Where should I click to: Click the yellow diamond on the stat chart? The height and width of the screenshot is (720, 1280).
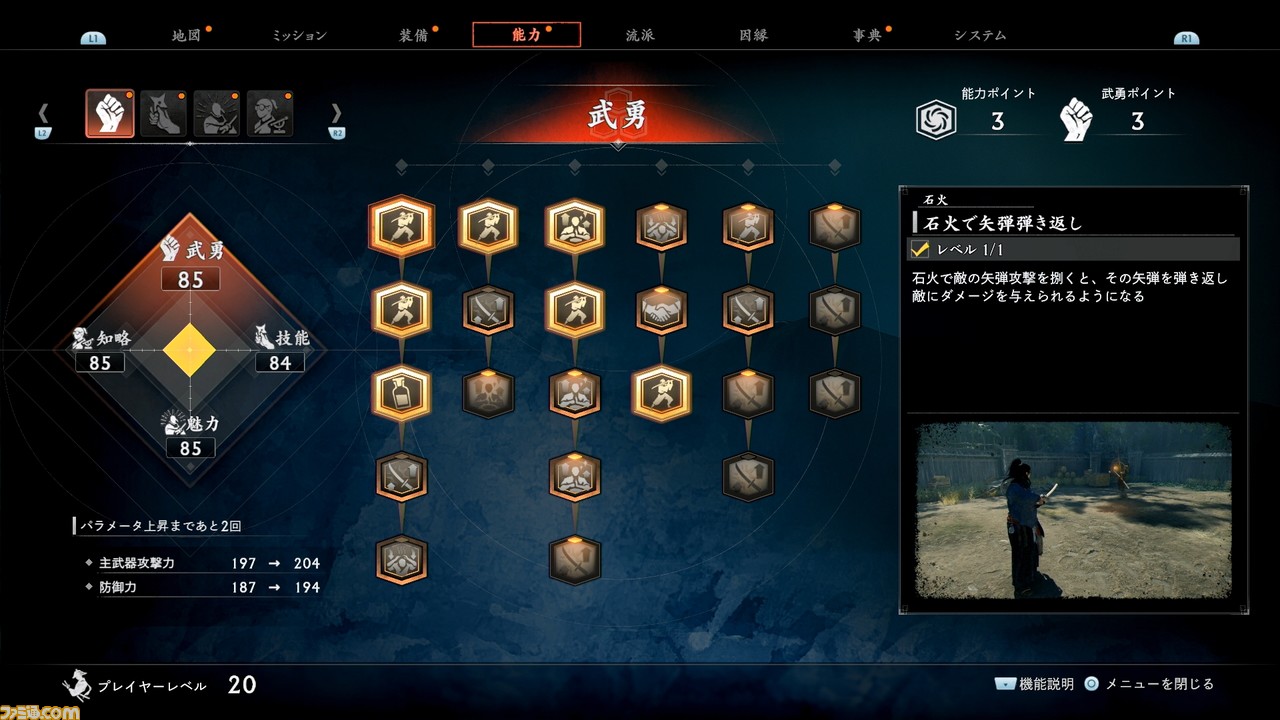coord(191,349)
